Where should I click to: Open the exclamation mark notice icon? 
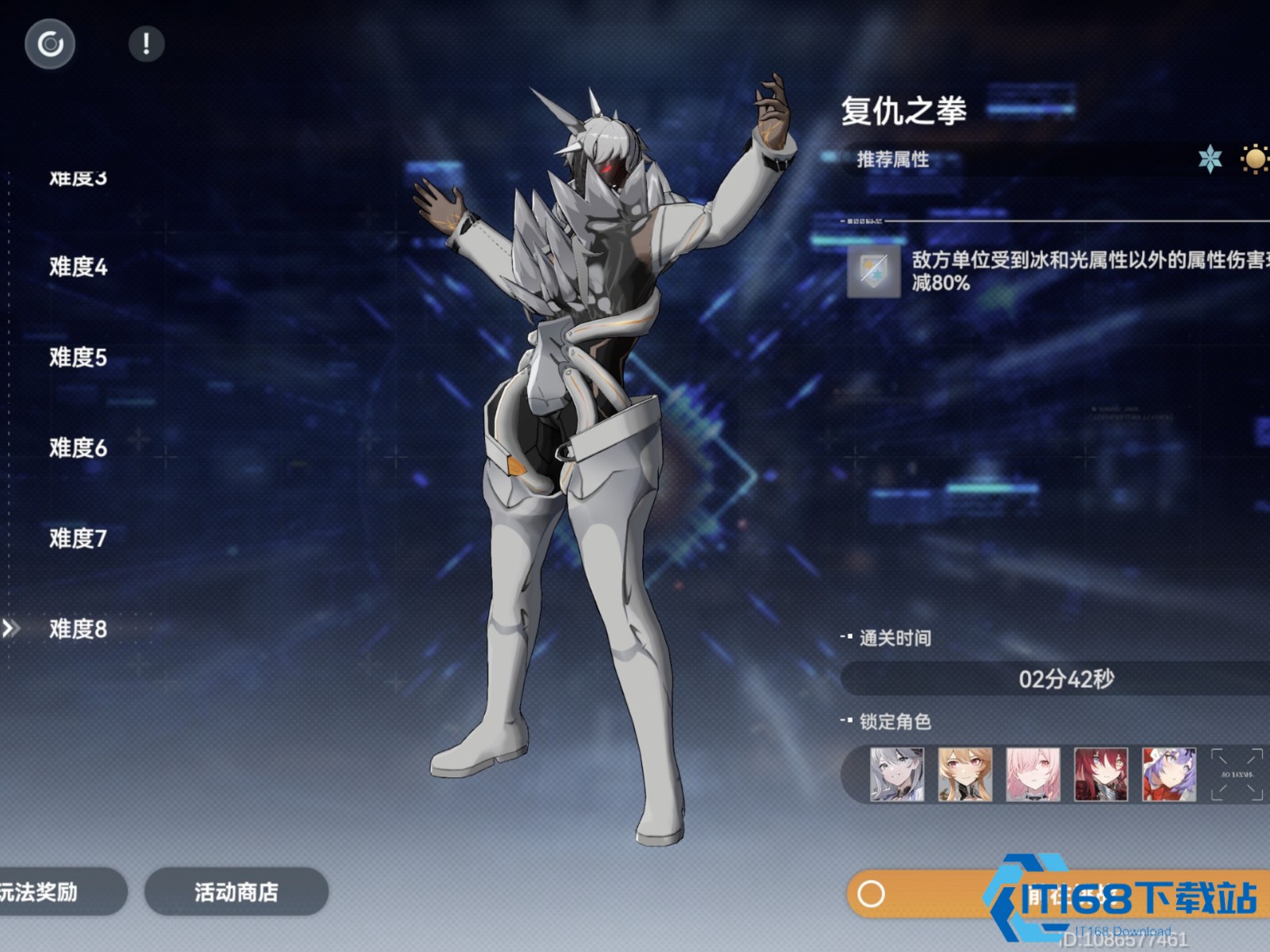point(146,44)
